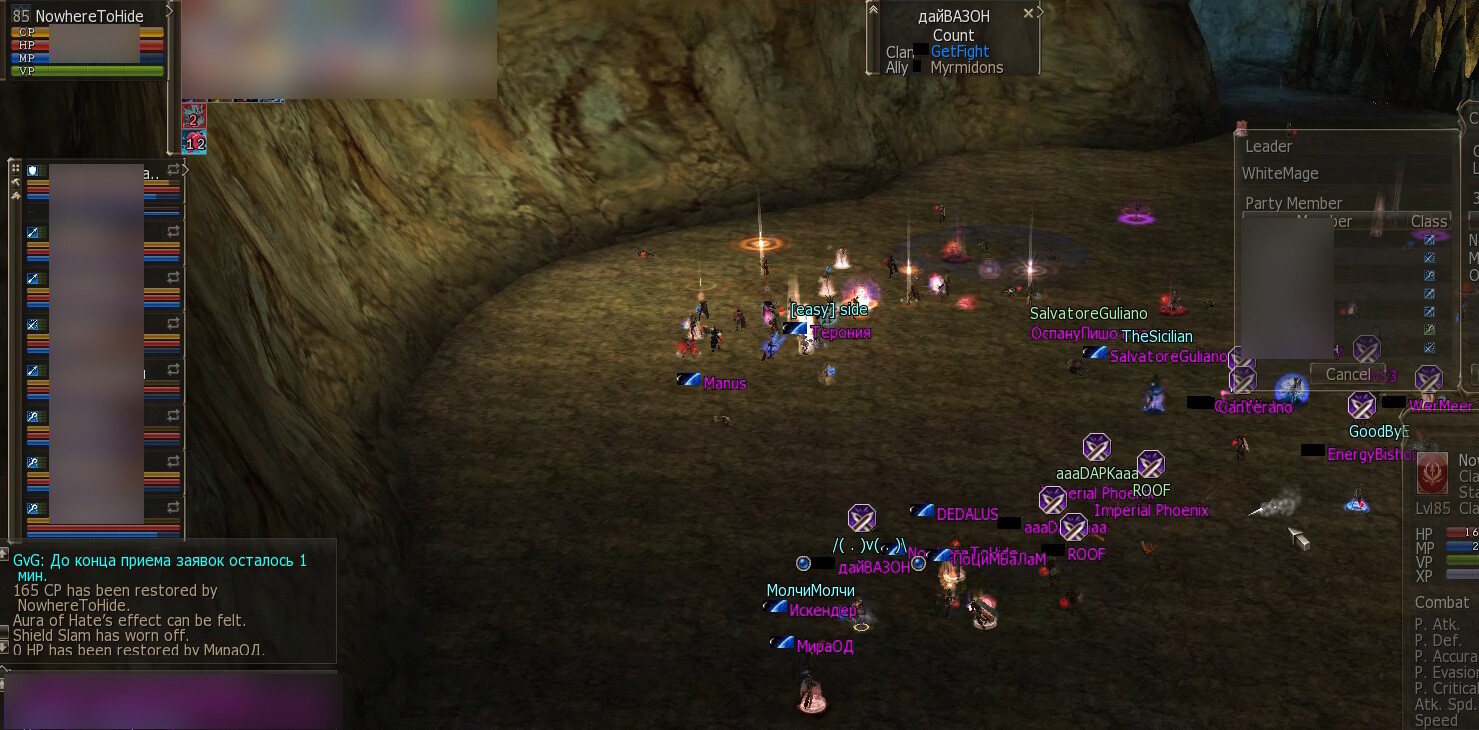Select the WhiteMage leader entry
The width and height of the screenshot is (1479, 730).
coord(1280,173)
